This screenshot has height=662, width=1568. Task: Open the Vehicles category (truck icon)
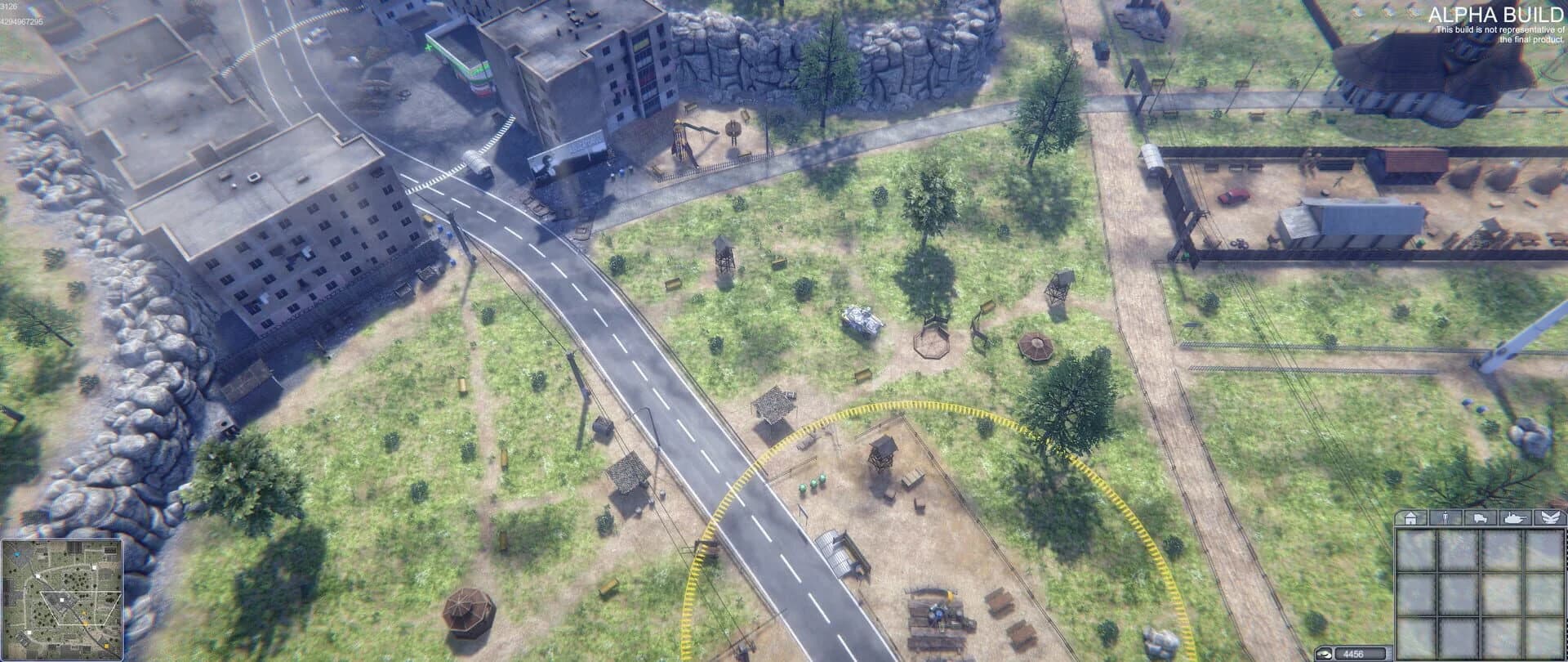(1480, 517)
